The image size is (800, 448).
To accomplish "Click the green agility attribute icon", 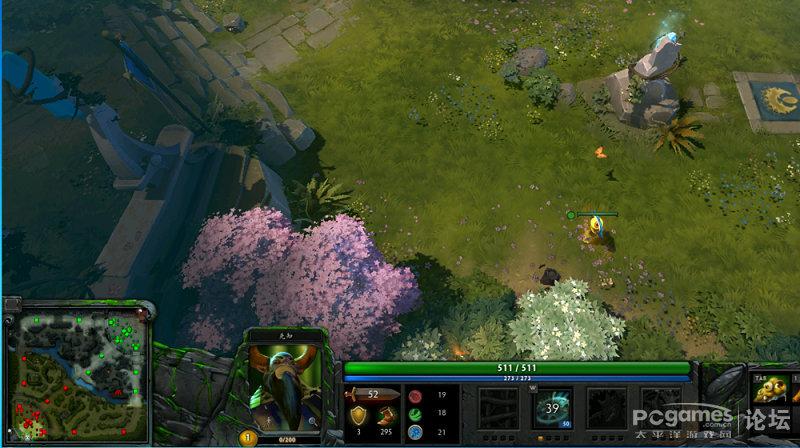I will point(414,413).
